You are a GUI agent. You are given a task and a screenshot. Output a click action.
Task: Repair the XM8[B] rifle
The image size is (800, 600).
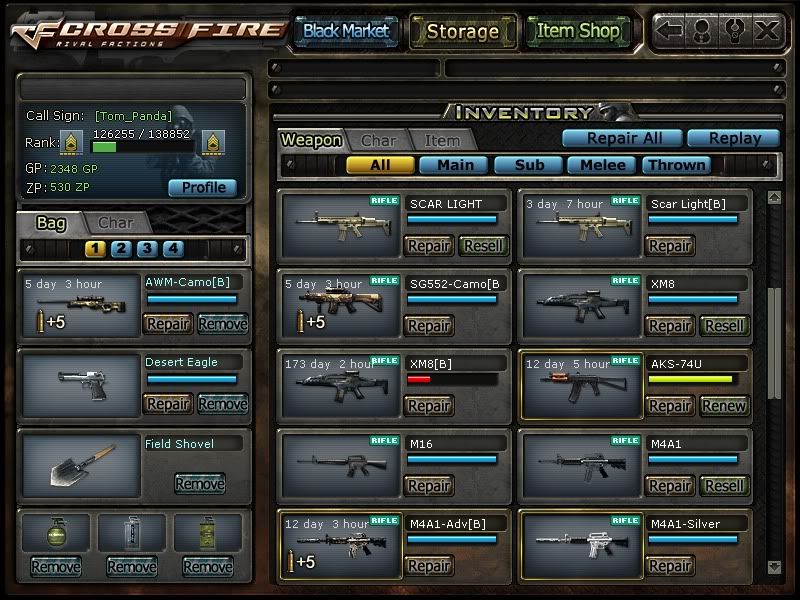coord(429,405)
